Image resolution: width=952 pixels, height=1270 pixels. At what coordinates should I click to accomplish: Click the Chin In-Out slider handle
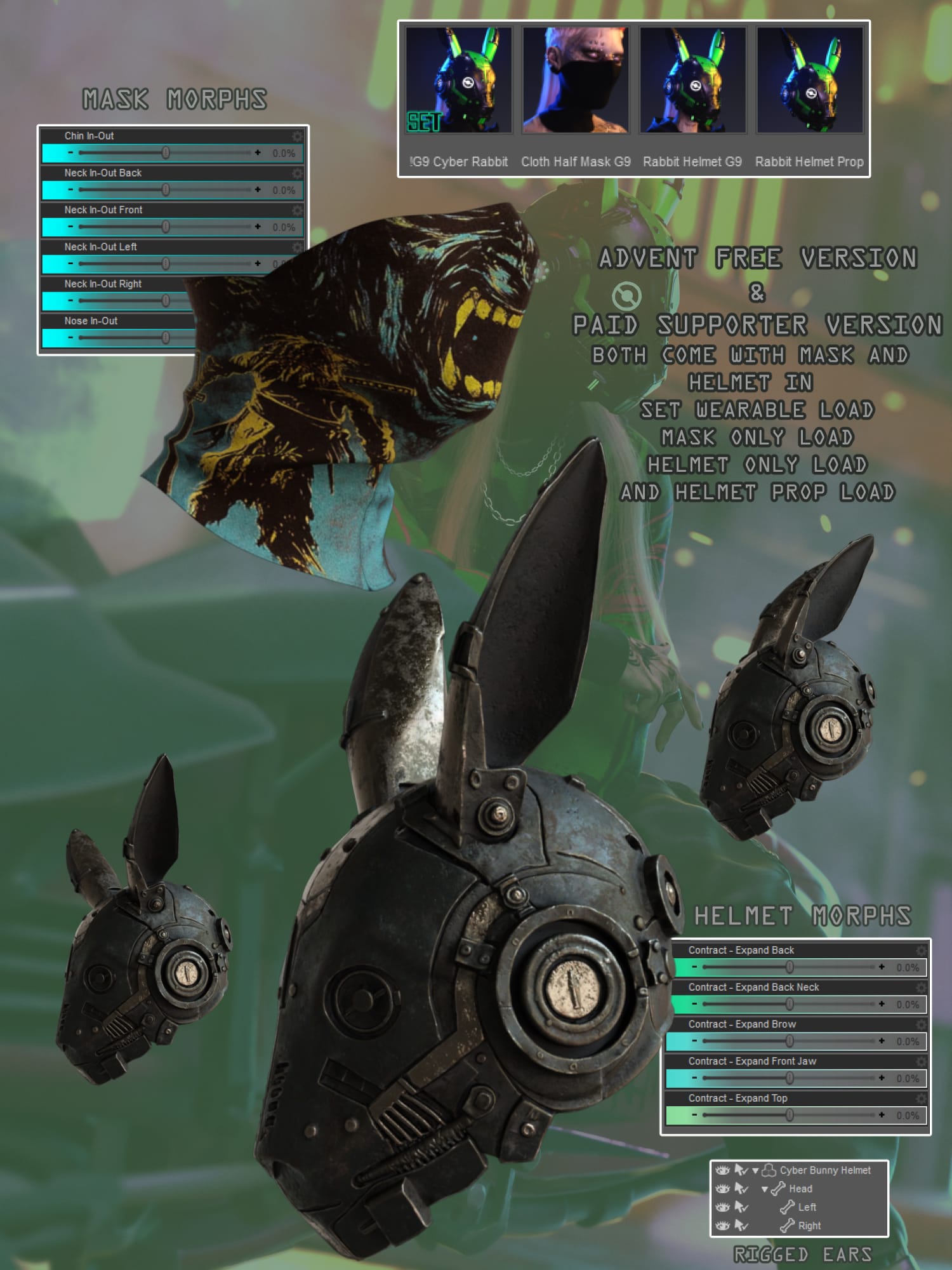point(166,152)
